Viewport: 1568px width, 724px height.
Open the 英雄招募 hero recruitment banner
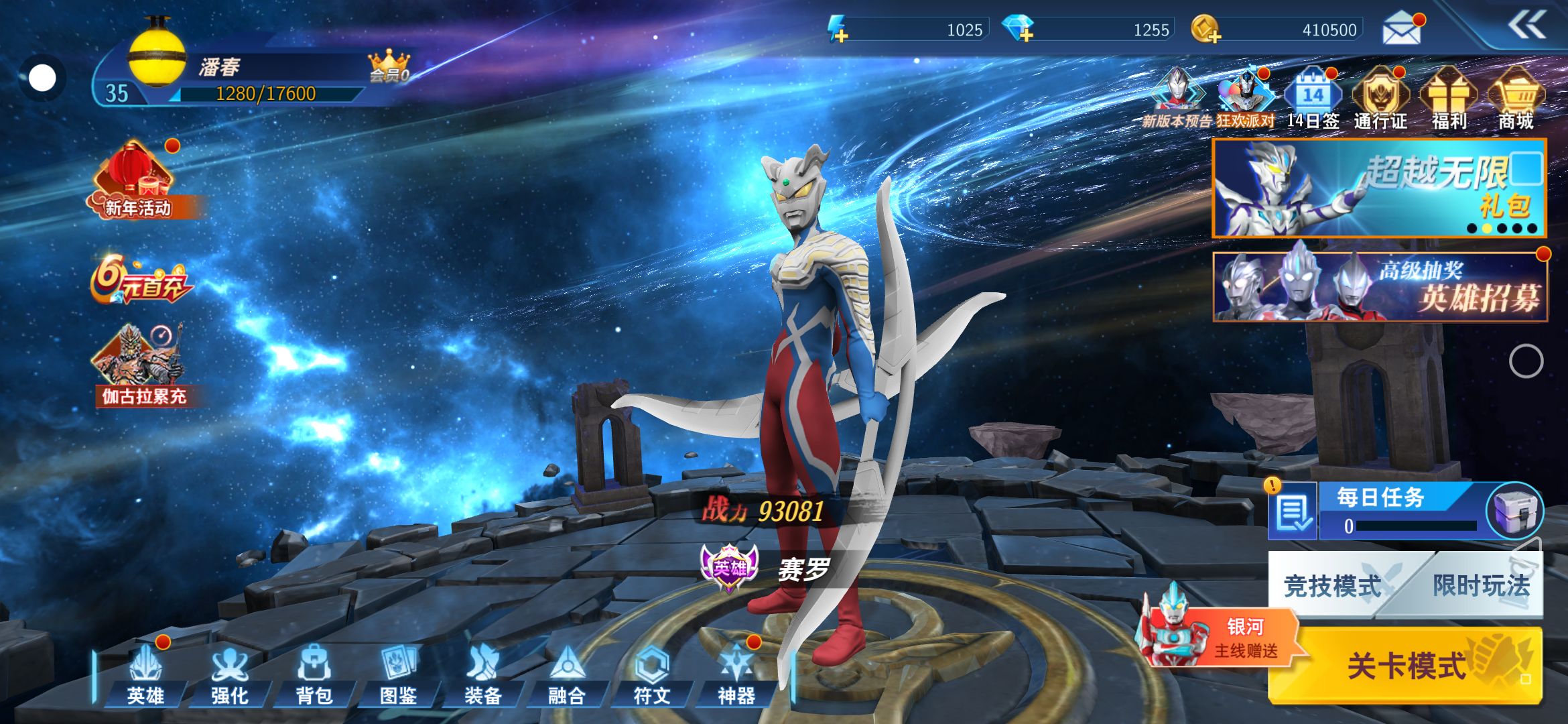(1379, 287)
